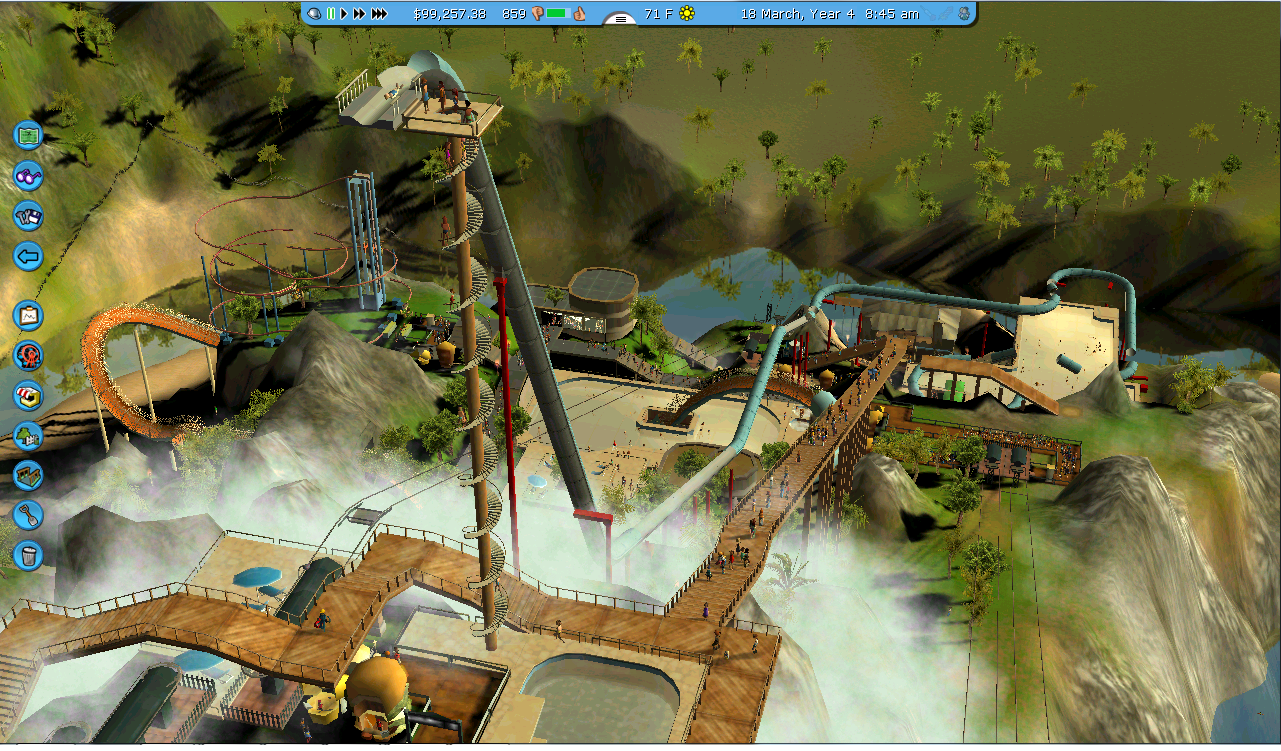Click the round icon at top bar's right end
Image resolution: width=1281 pixels, height=751 pixels.
pyautogui.click(x=963, y=14)
